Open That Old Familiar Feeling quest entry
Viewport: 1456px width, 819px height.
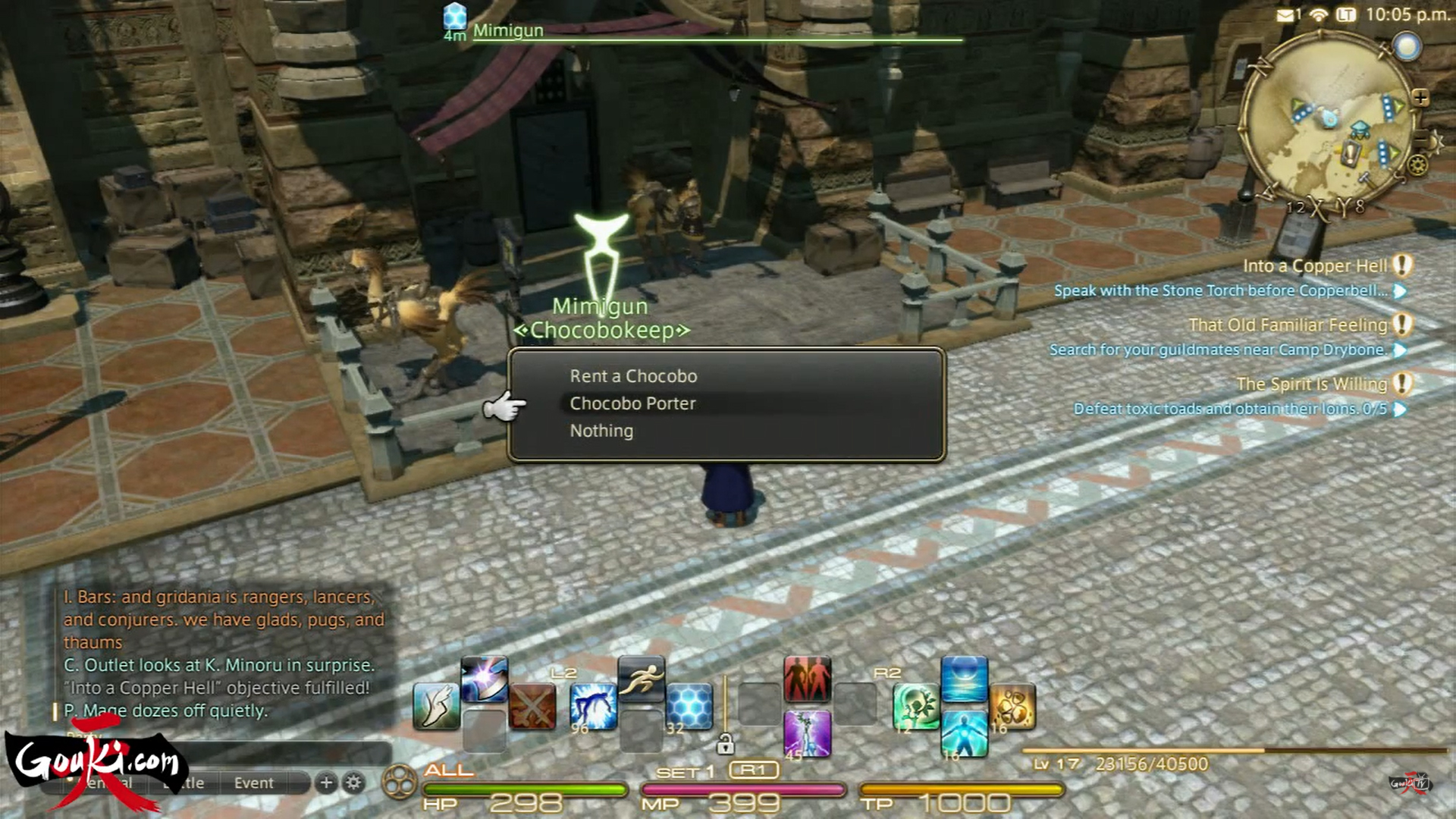click(1288, 325)
